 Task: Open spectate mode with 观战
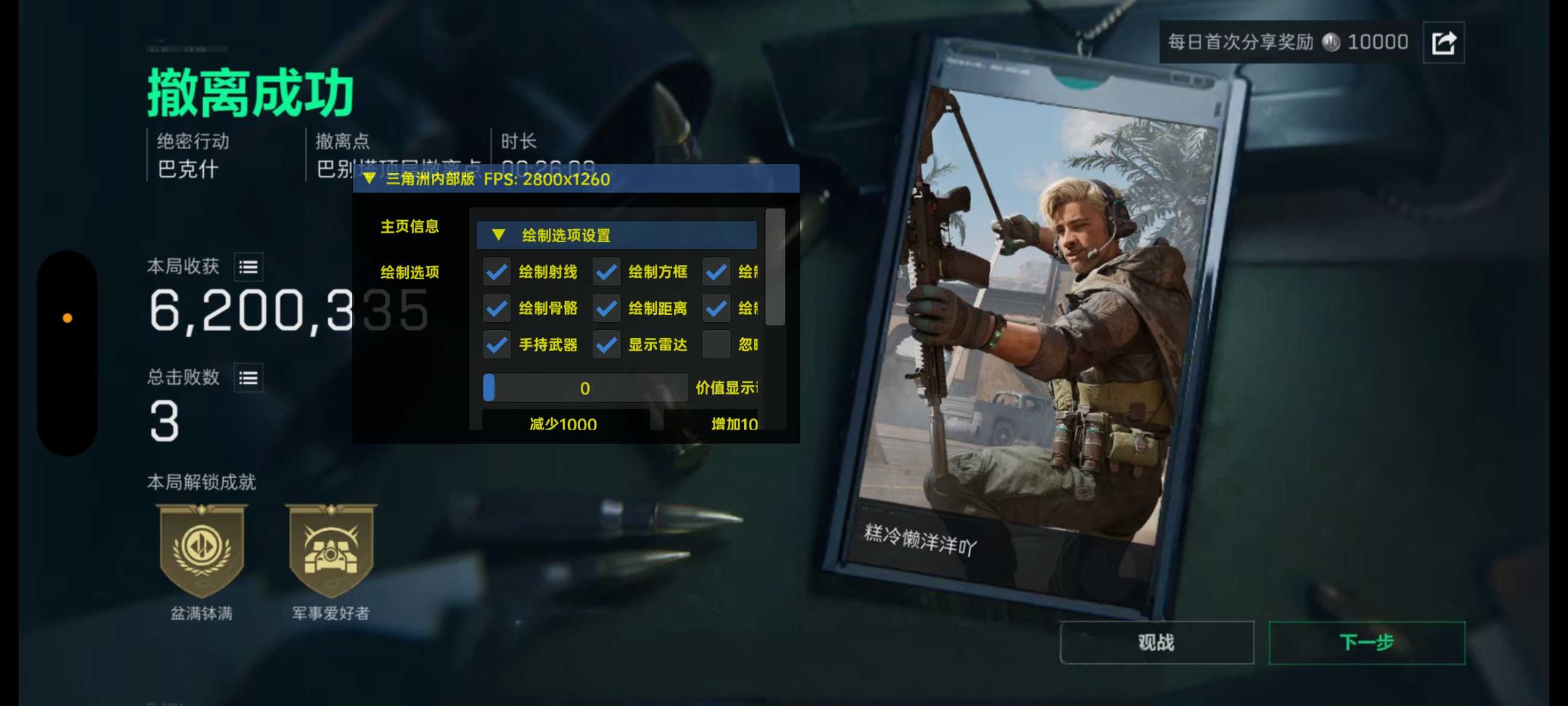coord(1156,642)
